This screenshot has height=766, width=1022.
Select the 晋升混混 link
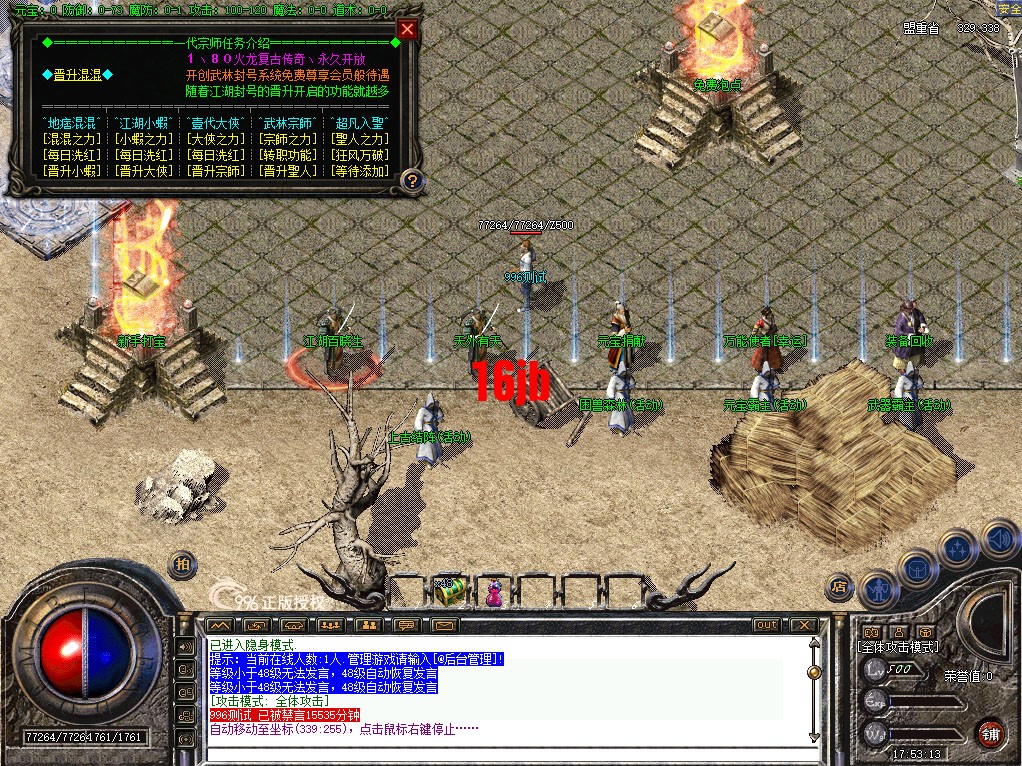click(x=77, y=75)
